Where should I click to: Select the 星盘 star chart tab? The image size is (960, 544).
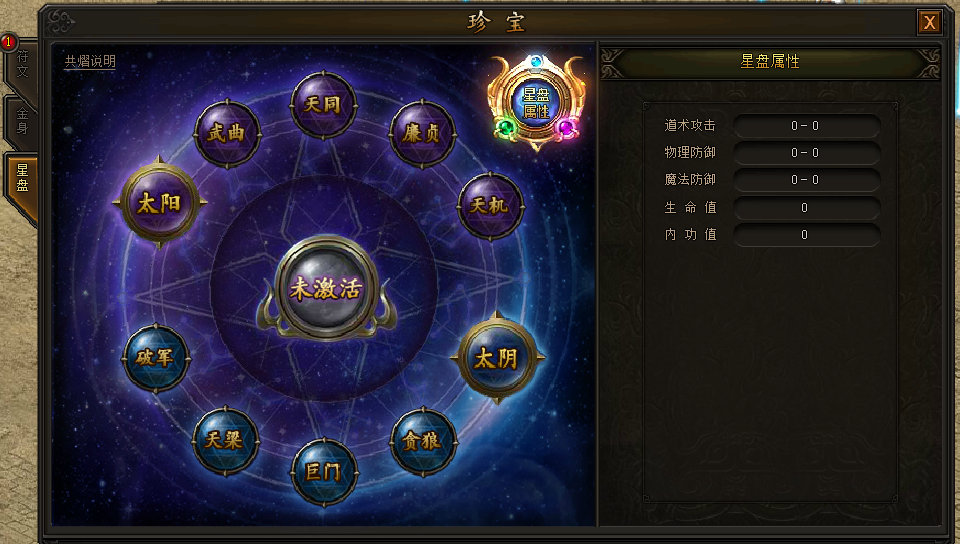(21, 179)
